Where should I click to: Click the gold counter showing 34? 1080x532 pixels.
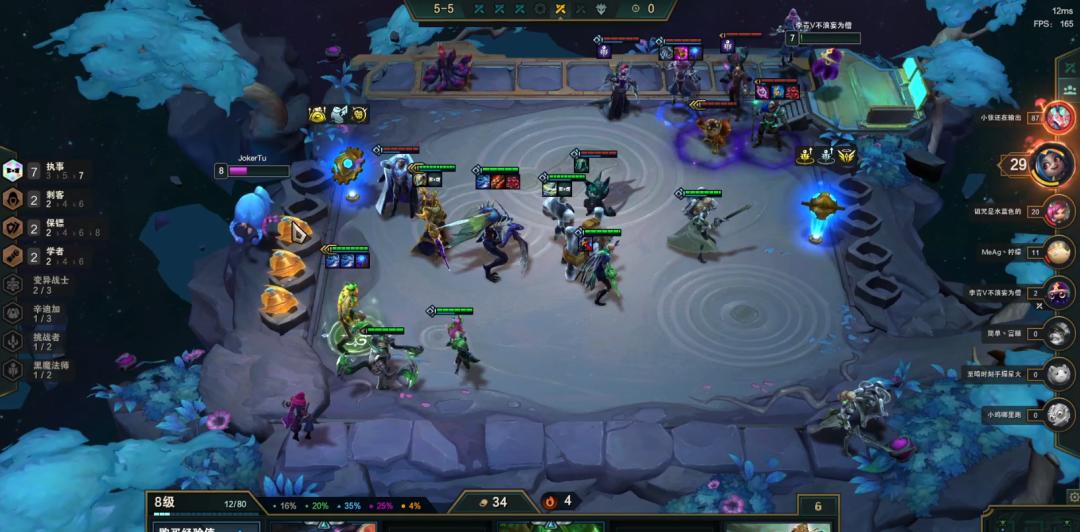coord(490,501)
